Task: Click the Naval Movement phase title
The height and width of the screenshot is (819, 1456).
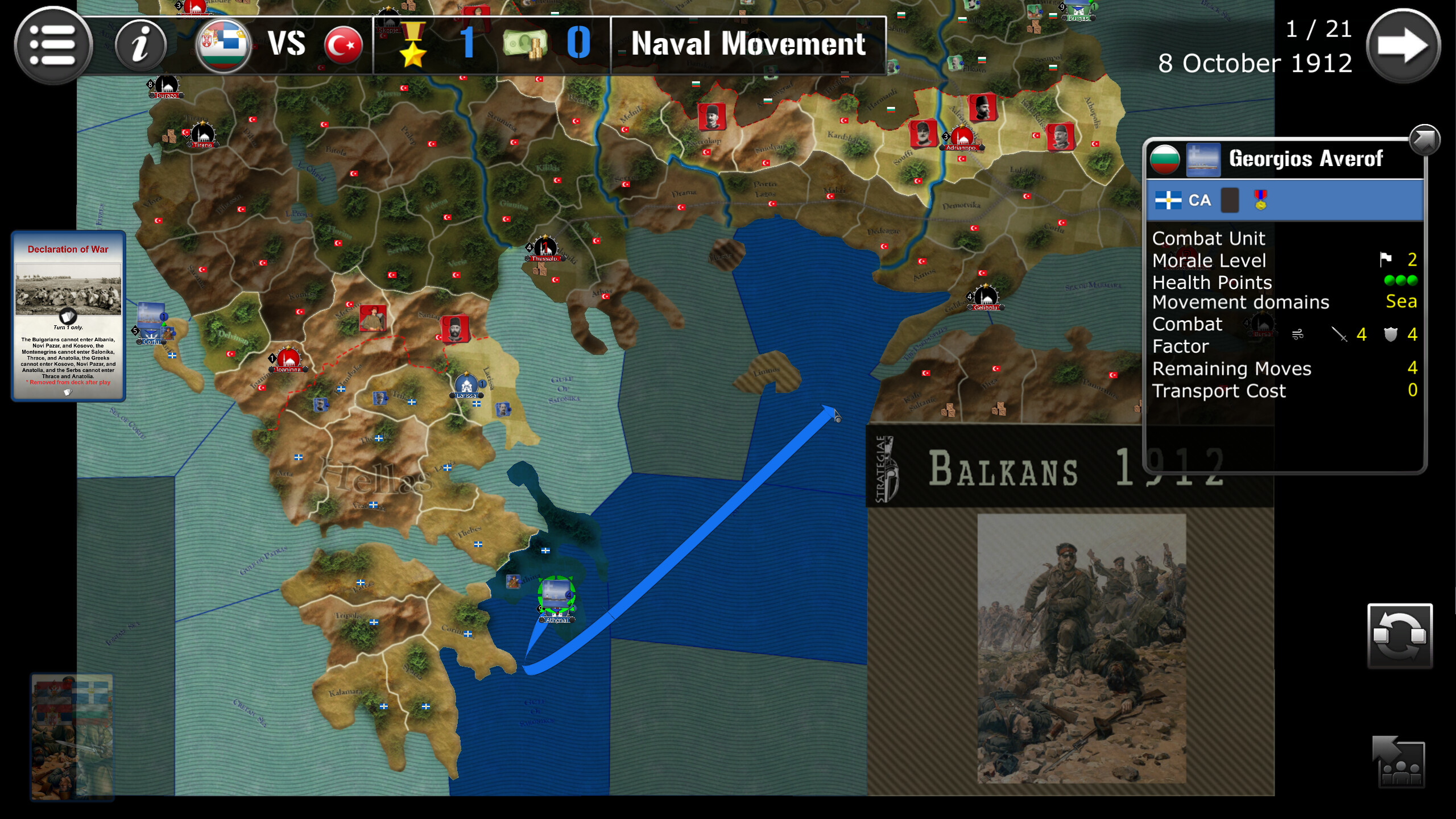Action: point(749,44)
